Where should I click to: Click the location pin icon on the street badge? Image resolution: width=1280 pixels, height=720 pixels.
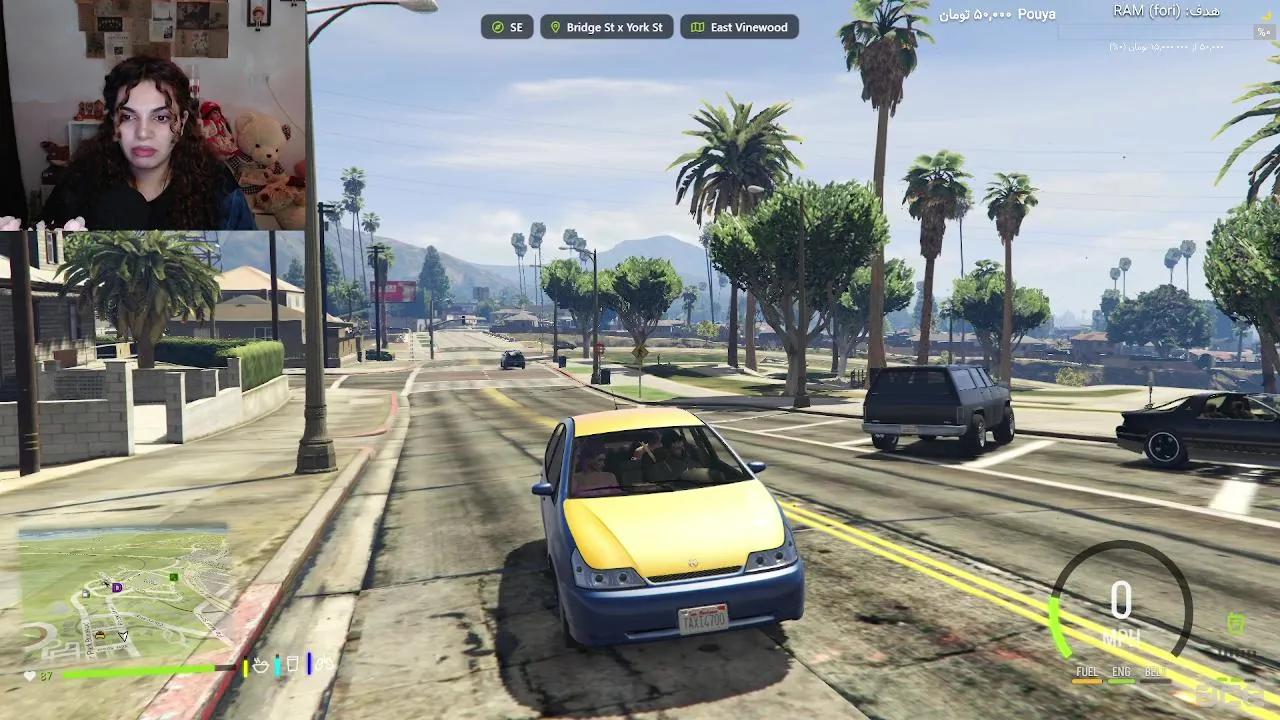(555, 27)
